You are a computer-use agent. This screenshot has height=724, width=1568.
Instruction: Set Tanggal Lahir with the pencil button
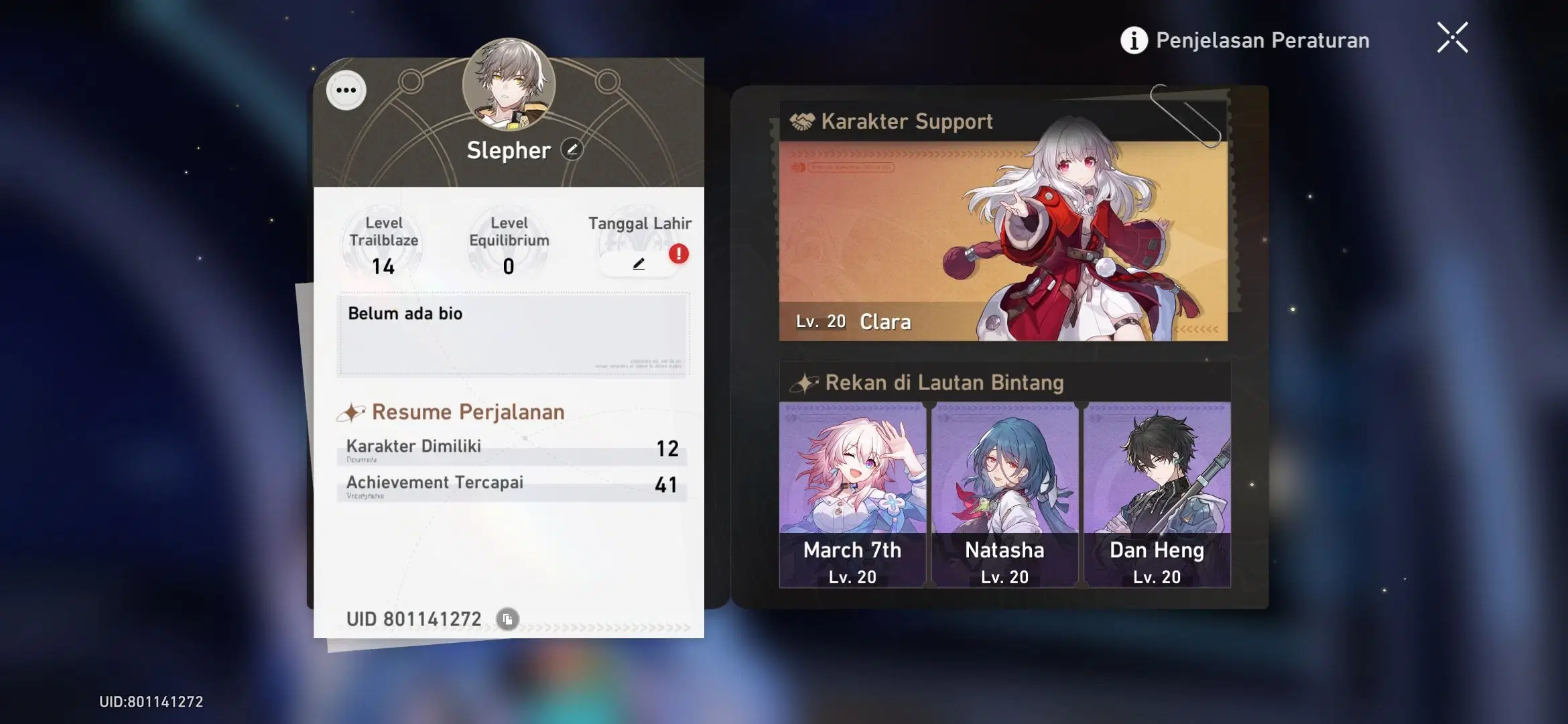coord(639,264)
